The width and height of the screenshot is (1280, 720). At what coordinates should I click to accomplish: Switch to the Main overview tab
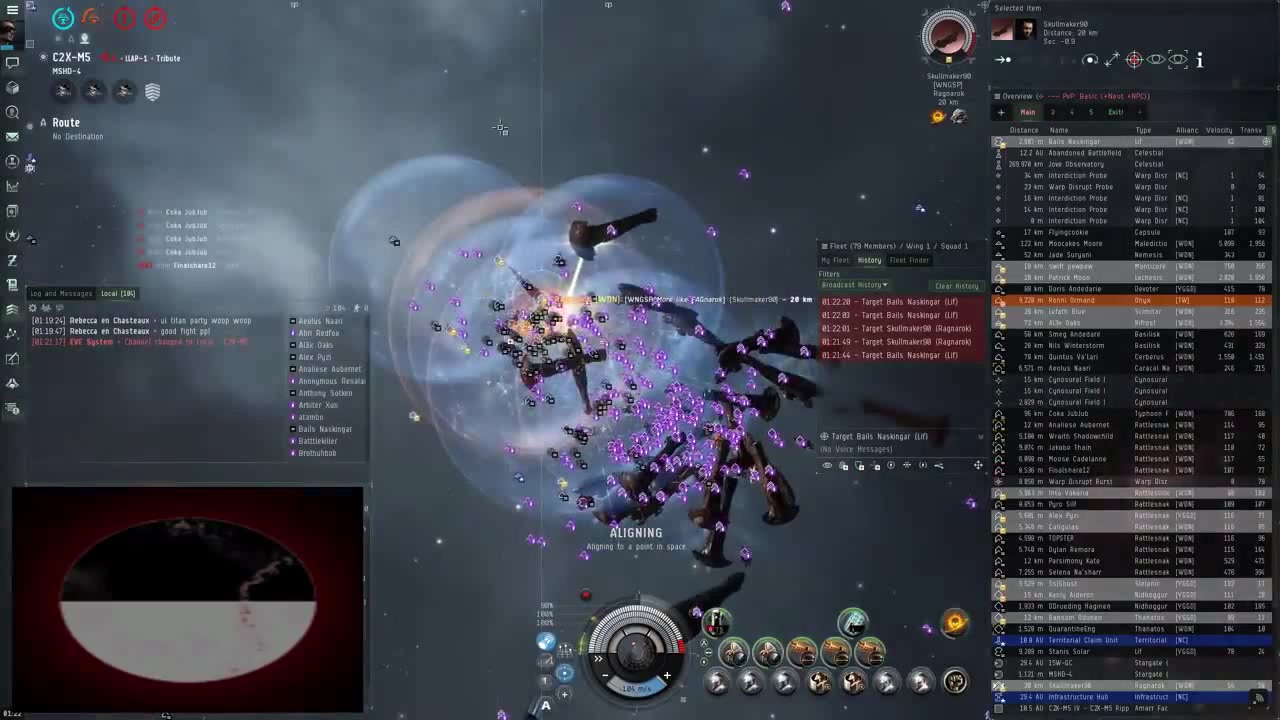point(1027,112)
